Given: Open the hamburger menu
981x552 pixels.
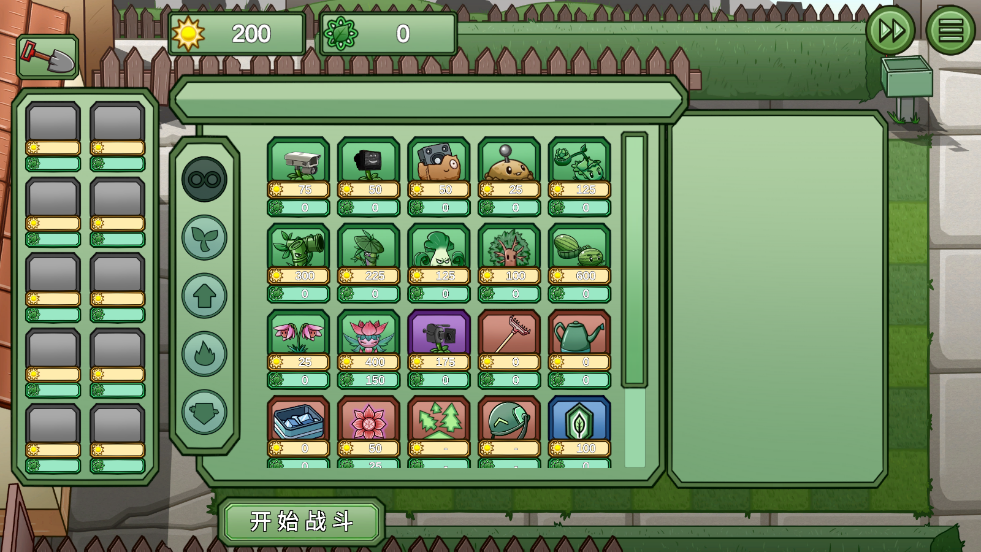Looking at the screenshot, I should [x=950, y=30].
